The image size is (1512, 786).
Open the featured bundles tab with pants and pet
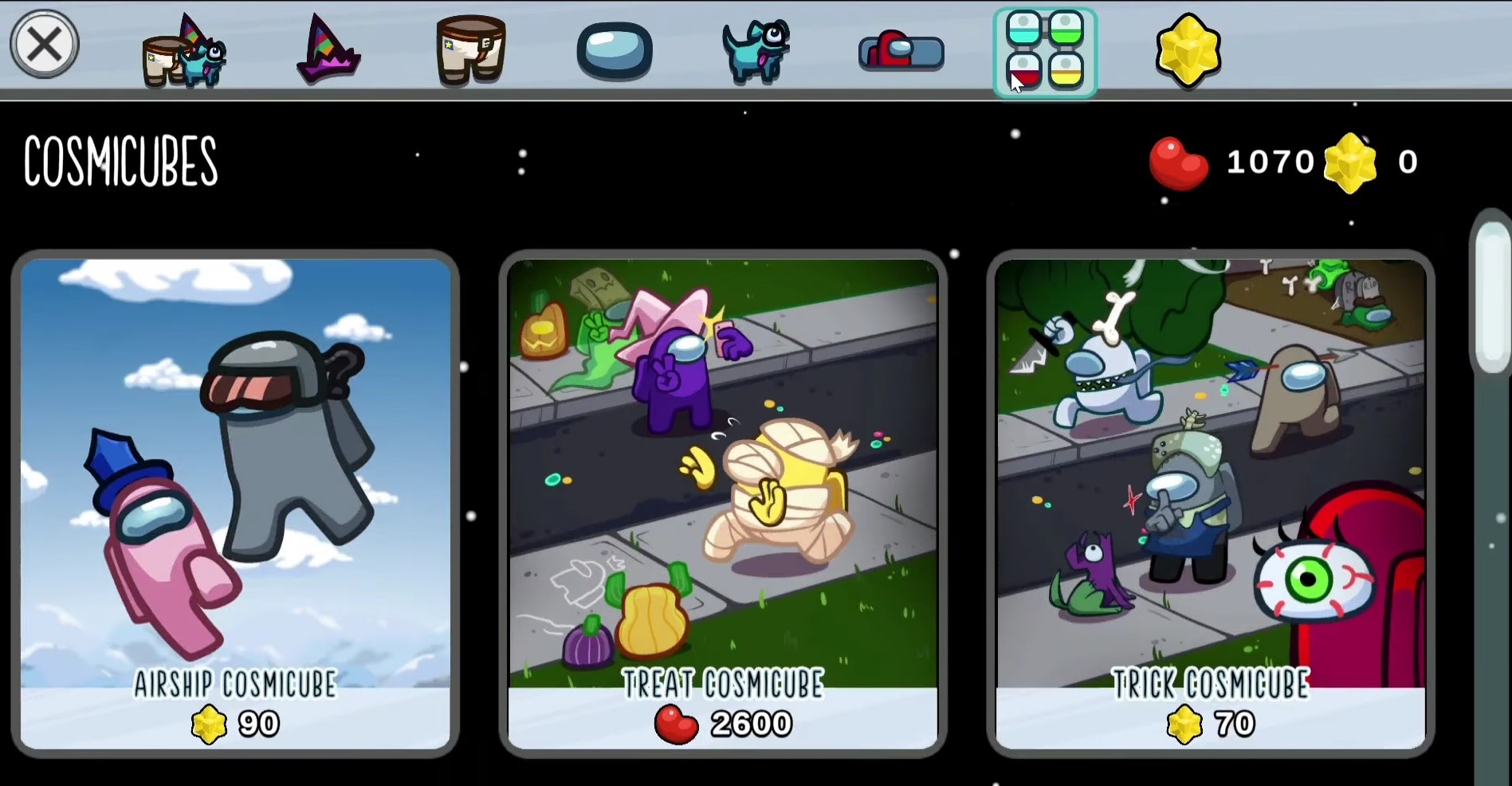point(185,53)
